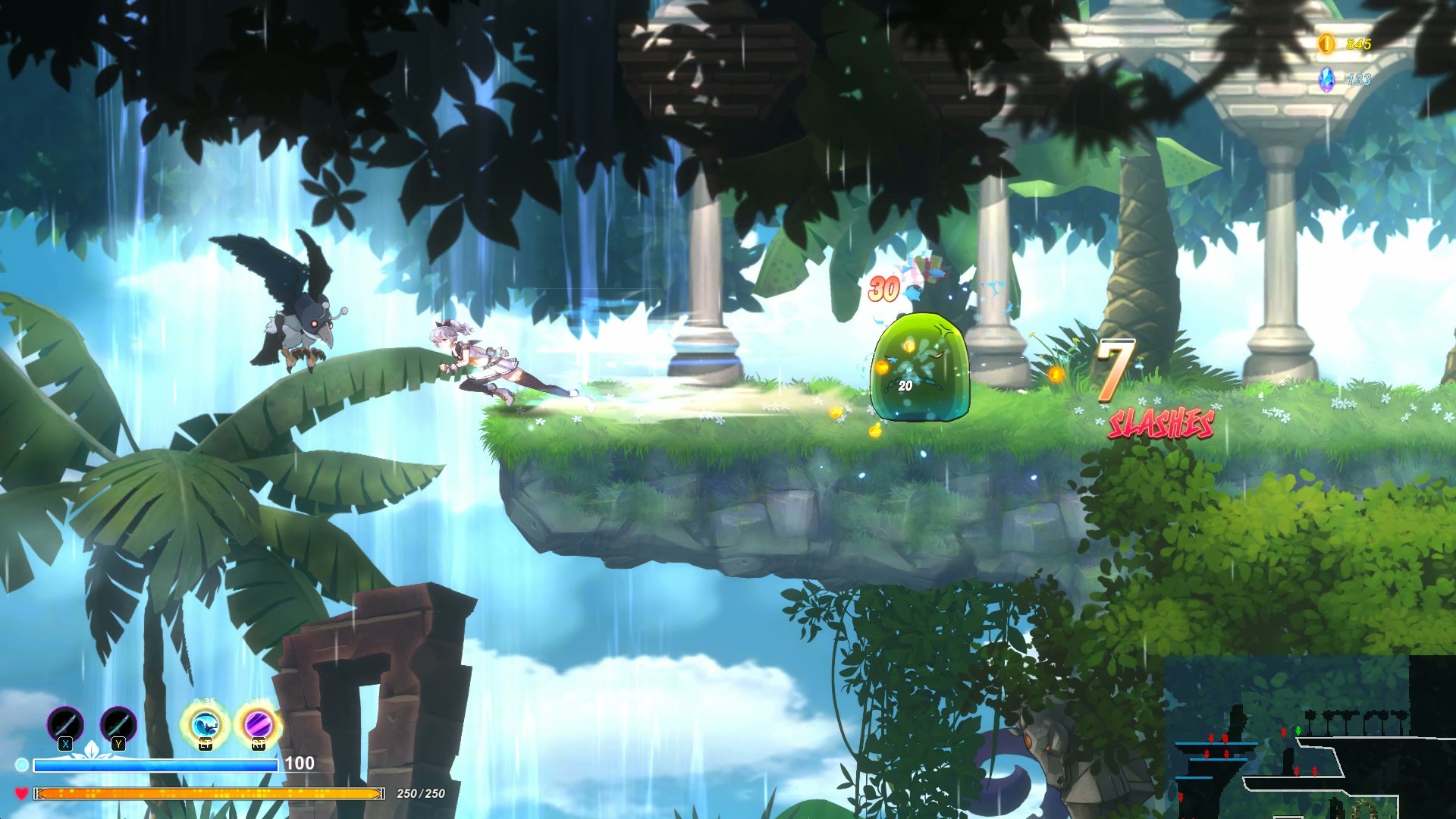Select the green-bladed sword weapon slot
Screen dimensions: 1456x819
click(x=118, y=723)
